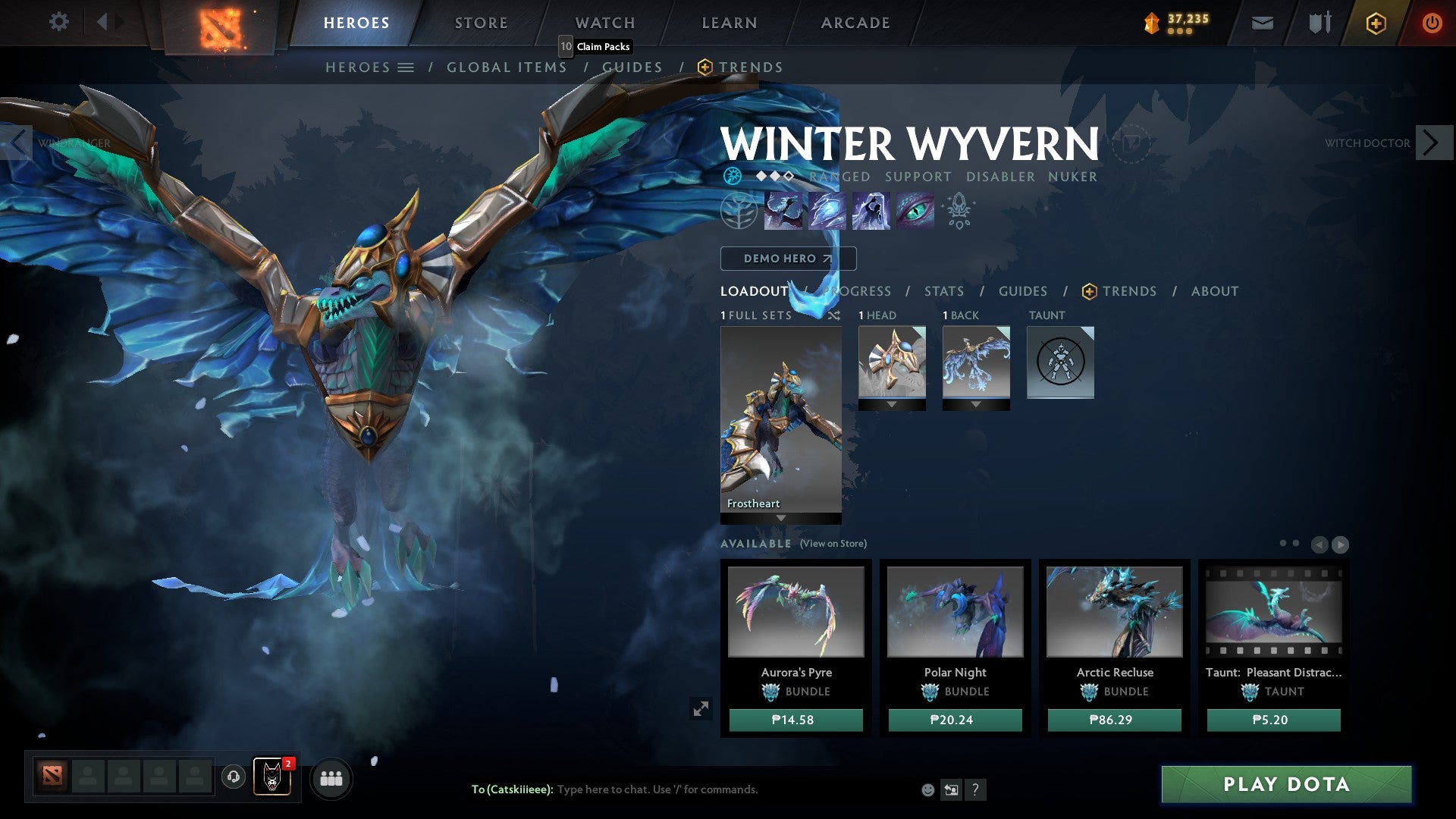Click the expand arrows icon near bundles
The width and height of the screenshot is (1456, 819).
point(701,708)
